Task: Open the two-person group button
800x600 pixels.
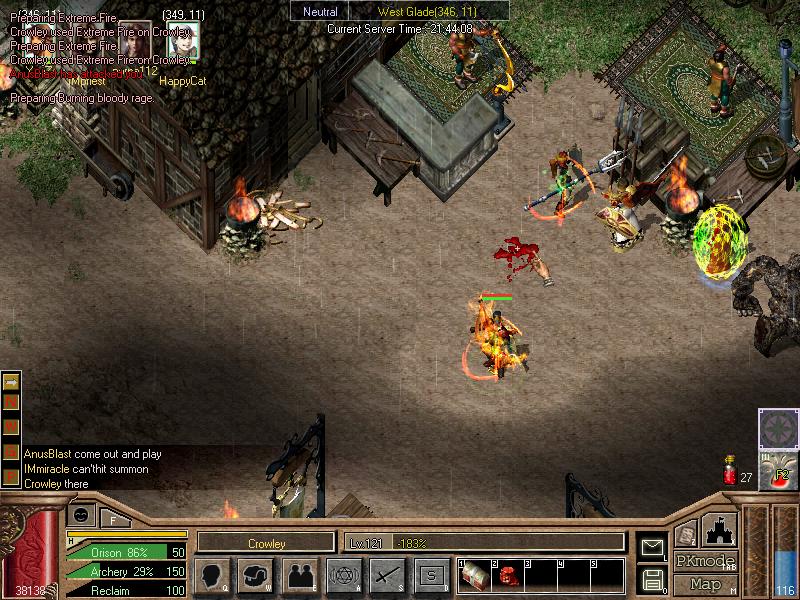Action: [300, 575]
